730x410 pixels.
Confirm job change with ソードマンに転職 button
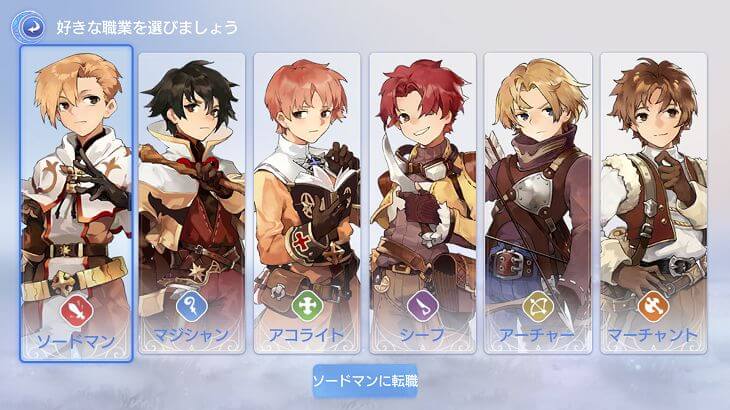pos(365,380)
